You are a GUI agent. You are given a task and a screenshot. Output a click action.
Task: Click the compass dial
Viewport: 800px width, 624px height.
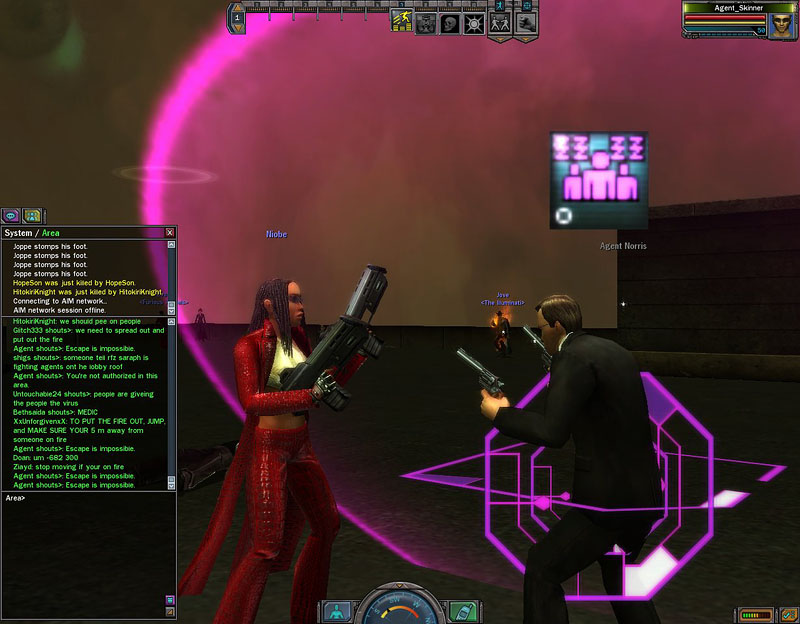tap(399, 608)
